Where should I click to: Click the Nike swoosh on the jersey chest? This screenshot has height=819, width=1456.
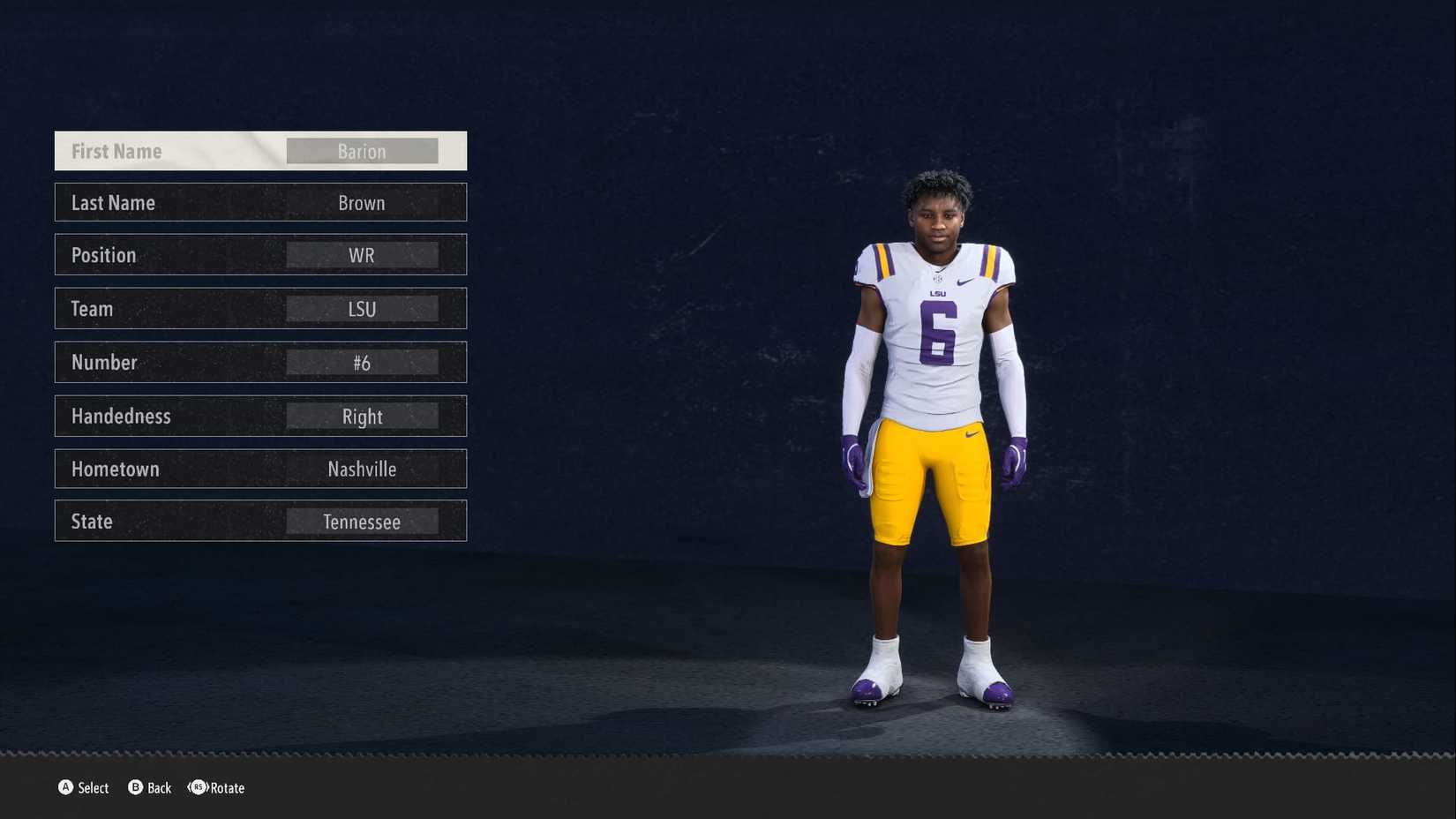click(964, 282)
